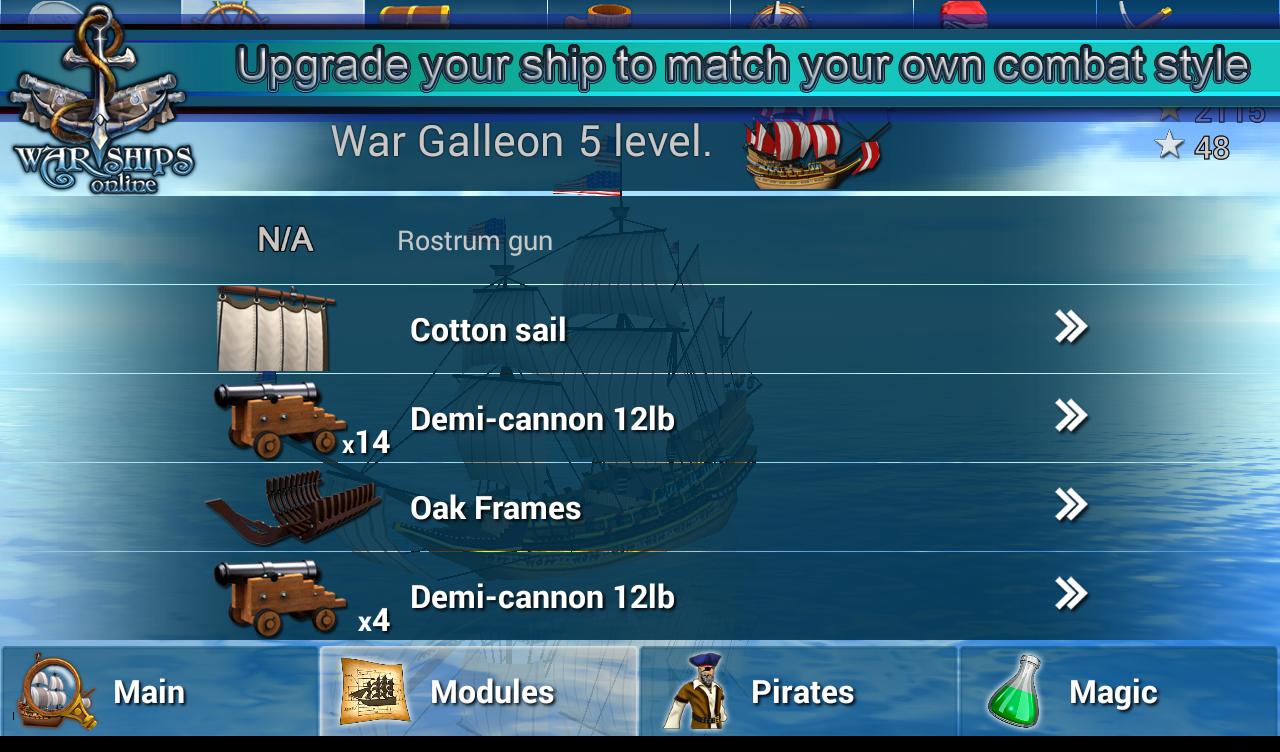Click the double arrow beside Cotton sail
1280x752 pixels.
click(x=1070, y=327)
